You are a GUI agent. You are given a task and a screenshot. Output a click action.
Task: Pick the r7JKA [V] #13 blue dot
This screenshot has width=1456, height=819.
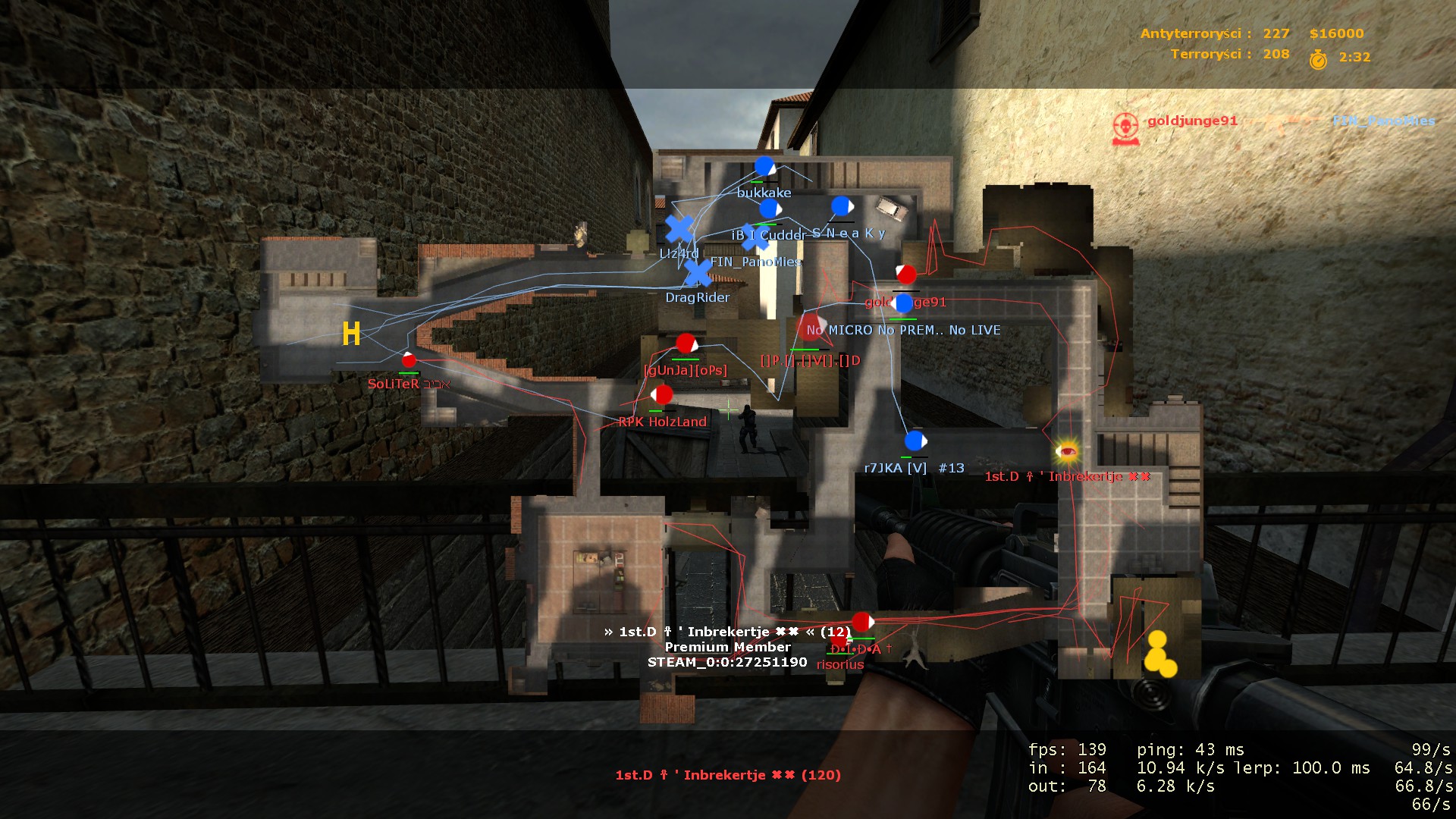tap(915, 441)
